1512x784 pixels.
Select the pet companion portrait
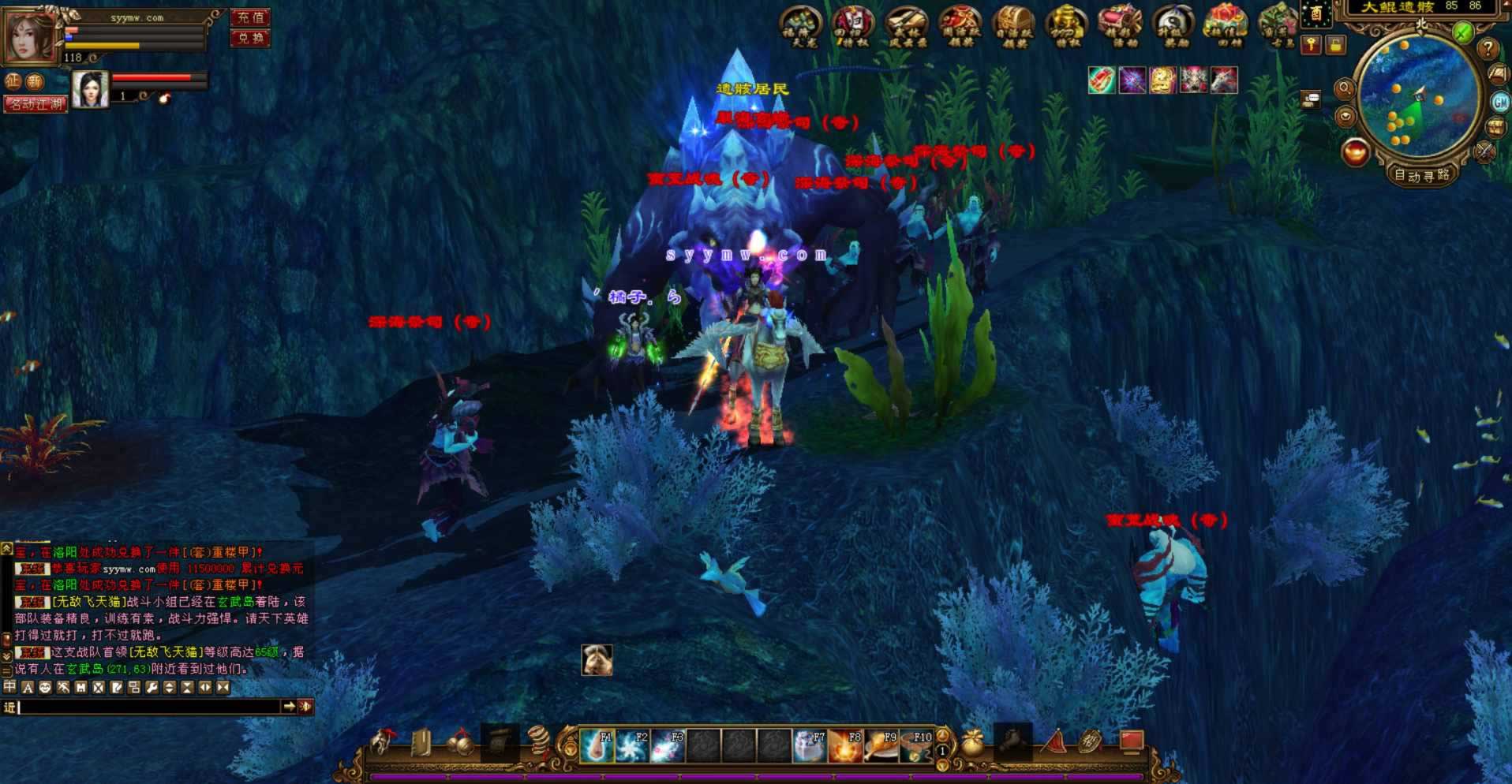pyautogui.click(x=90, y=89)
